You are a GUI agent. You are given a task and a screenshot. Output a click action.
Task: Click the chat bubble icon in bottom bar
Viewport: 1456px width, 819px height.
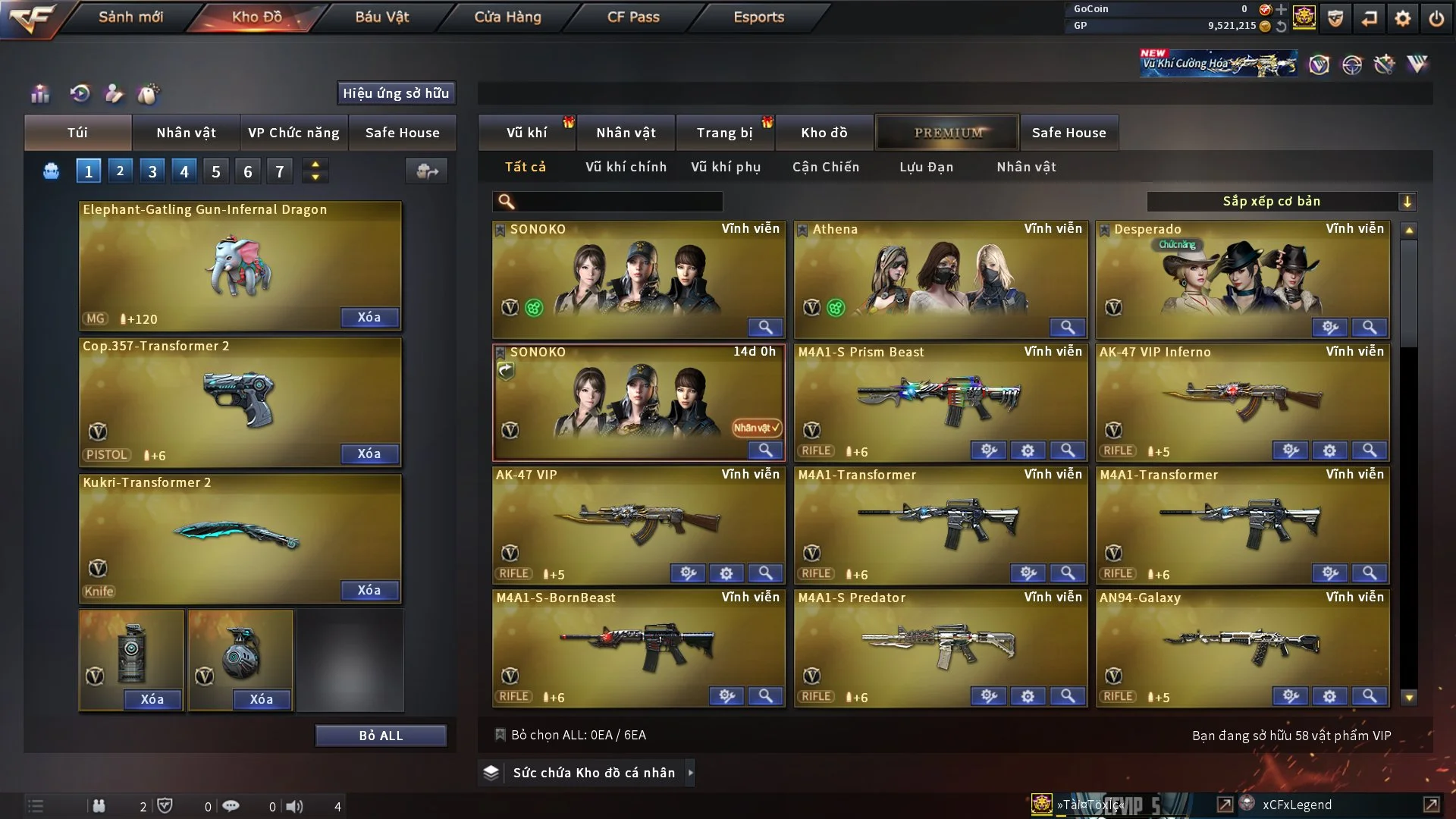[231, 805]
